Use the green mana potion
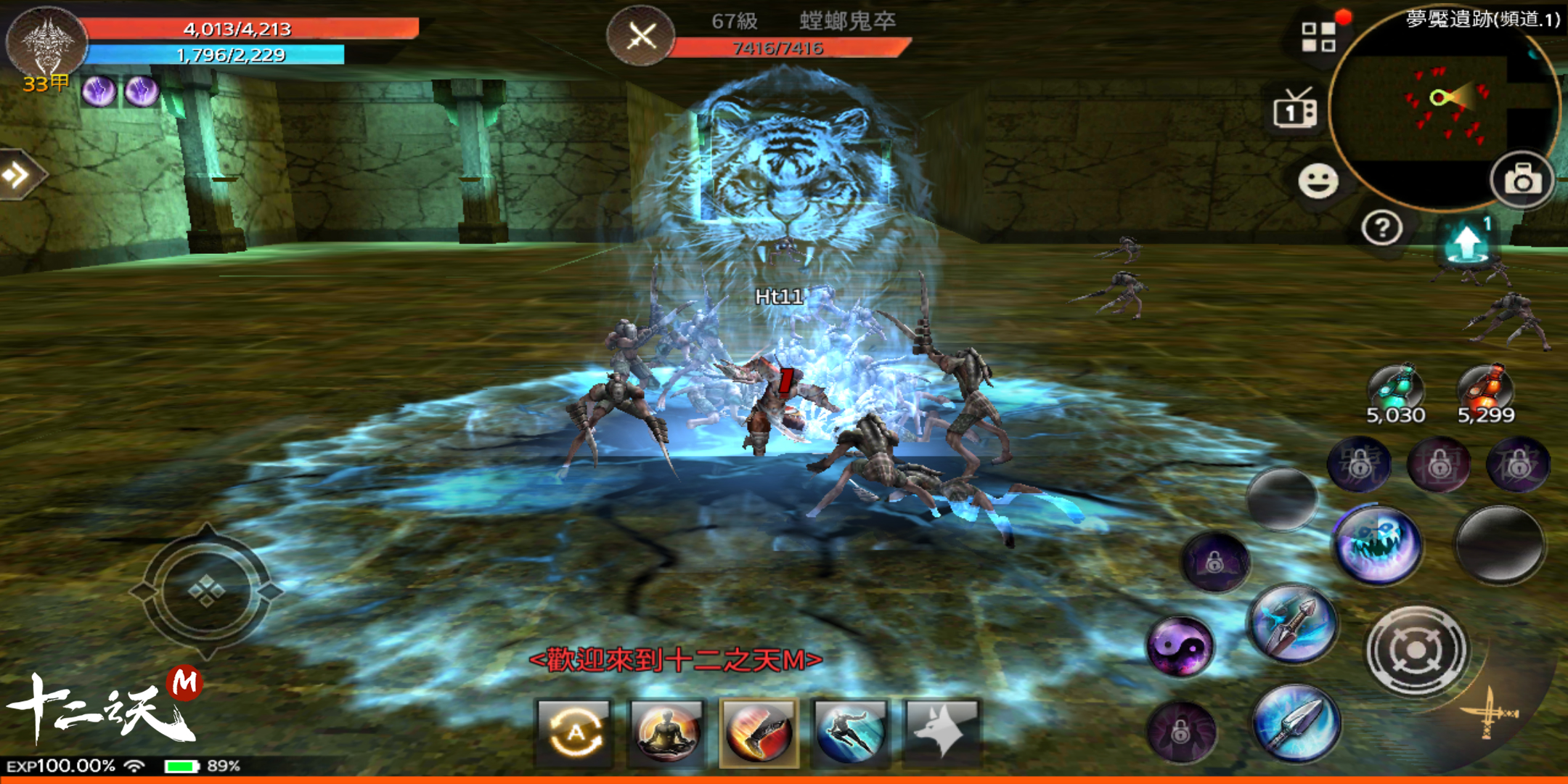 click(x=1395, y=390)
